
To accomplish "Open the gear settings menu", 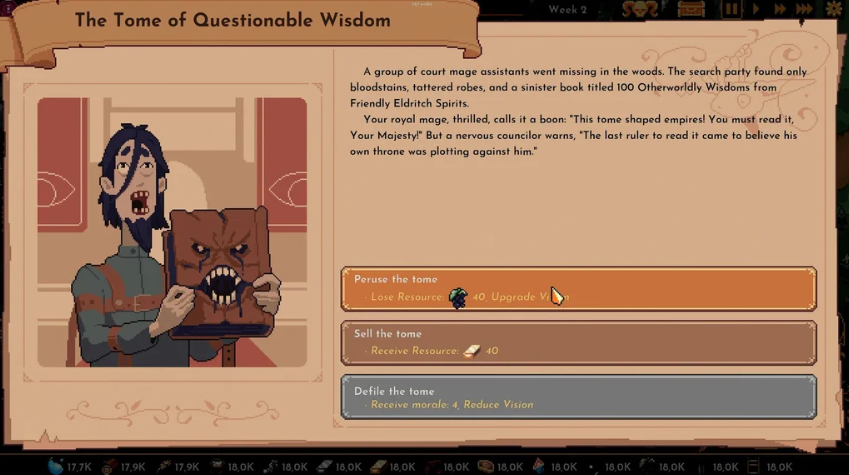I will coord(834,10).
